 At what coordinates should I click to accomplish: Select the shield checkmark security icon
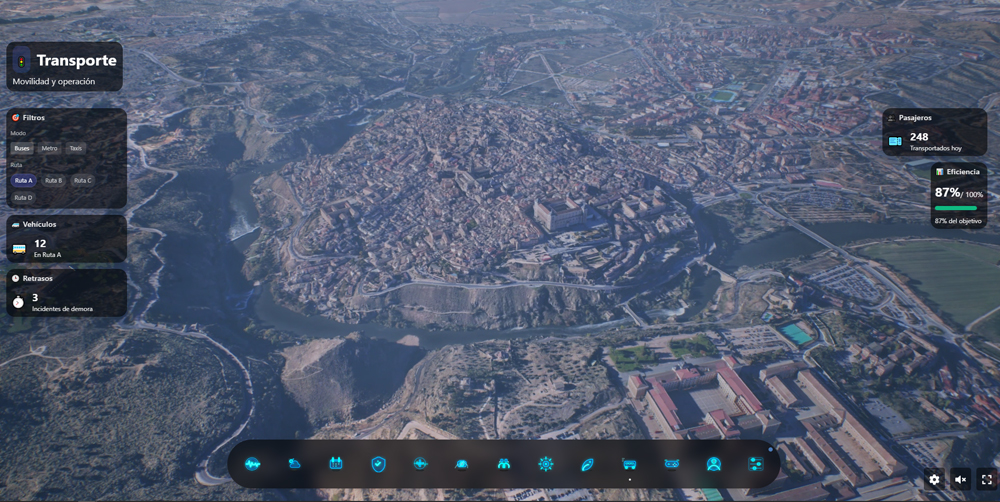click(x=378, y=464)
